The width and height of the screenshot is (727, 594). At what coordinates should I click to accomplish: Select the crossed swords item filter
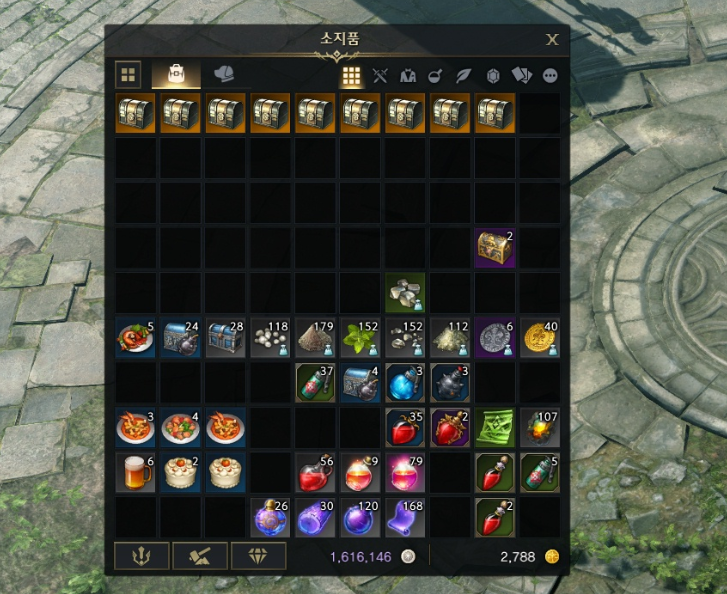click(380, 75)
